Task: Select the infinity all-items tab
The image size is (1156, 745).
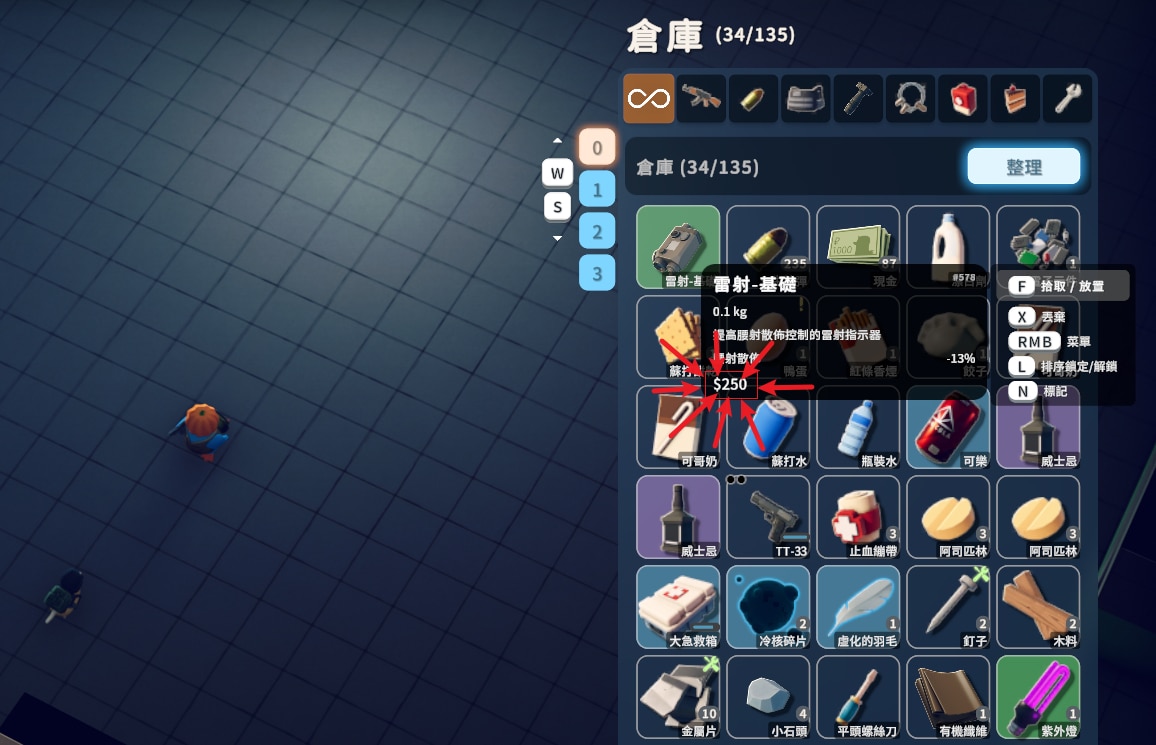Action: [649, 99]
